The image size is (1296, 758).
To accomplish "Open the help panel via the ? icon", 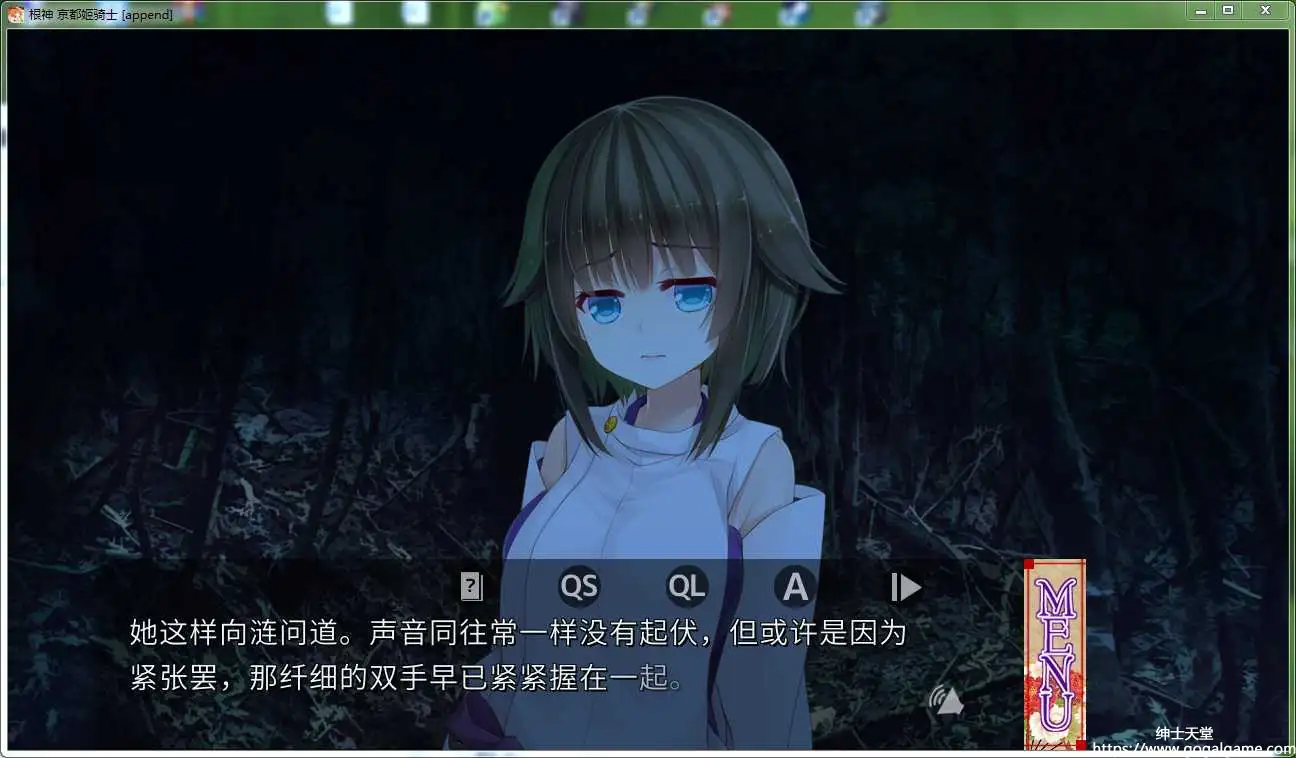I will pyautogui.click(x=470, y=586).
